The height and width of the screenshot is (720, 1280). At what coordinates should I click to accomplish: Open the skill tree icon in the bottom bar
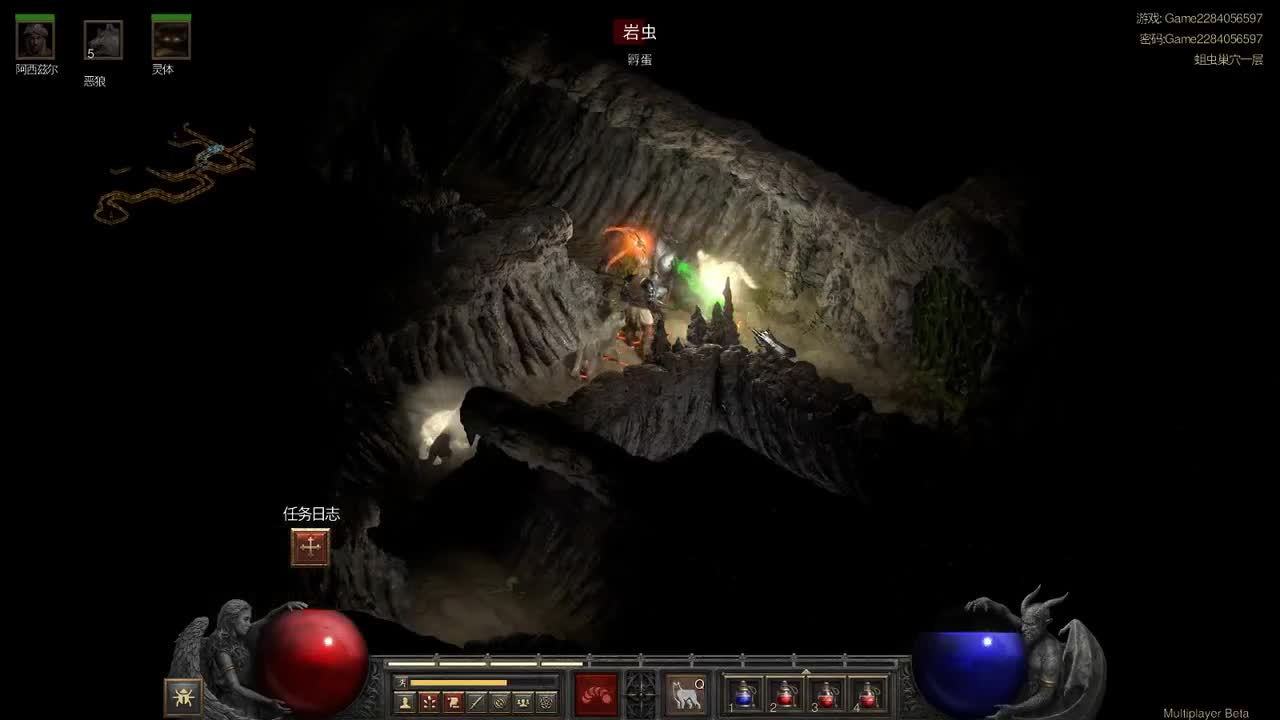pyautogui.click(x=428, y=700)
